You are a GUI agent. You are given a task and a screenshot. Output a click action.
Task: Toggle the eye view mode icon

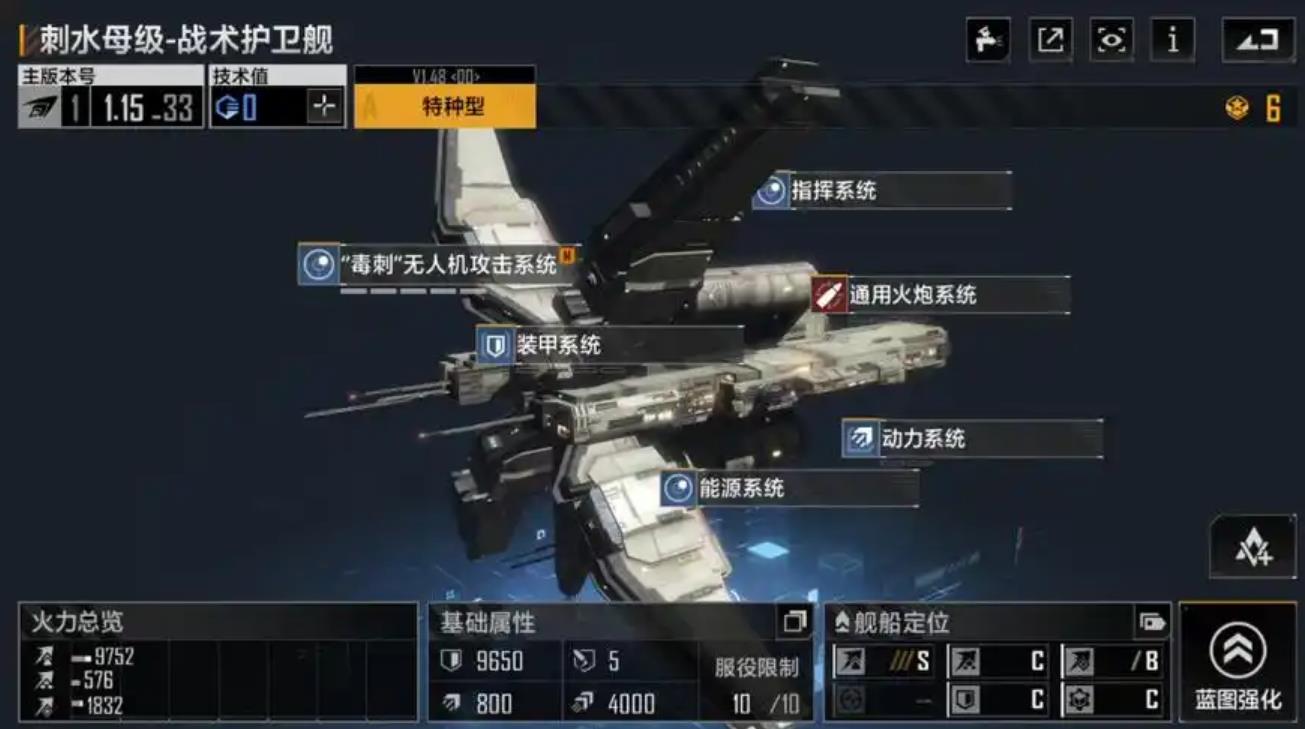[x=1111, y=40]
